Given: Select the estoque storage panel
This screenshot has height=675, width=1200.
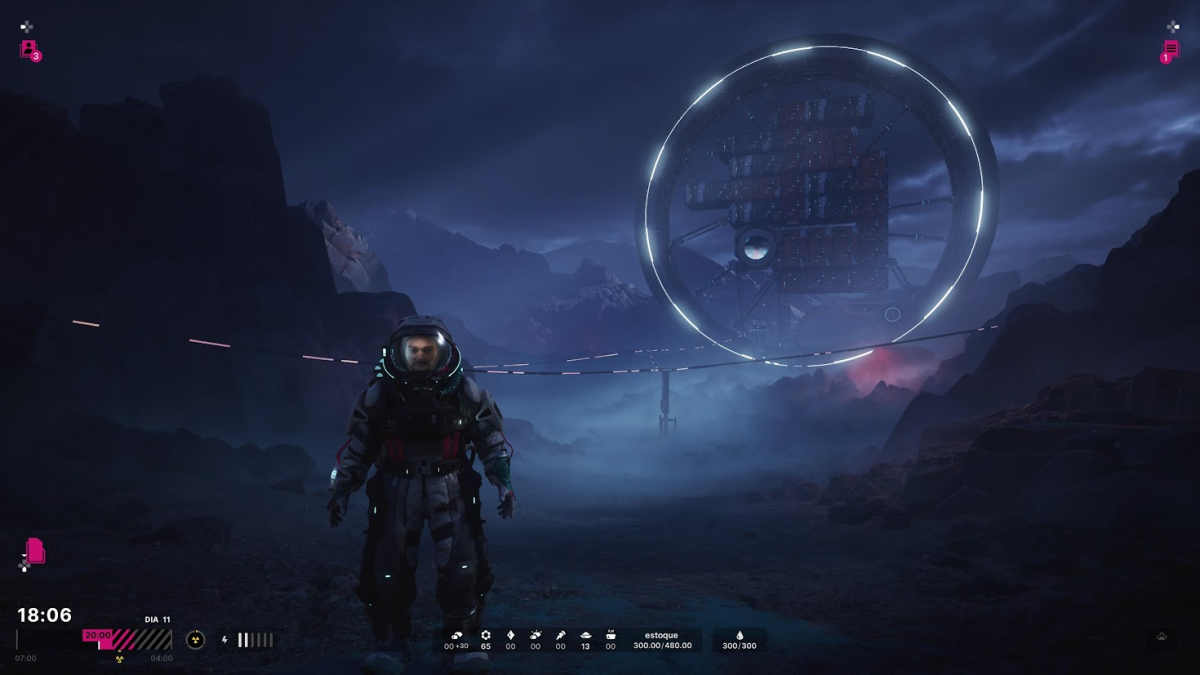Looking at the screenshot, I should 662,640.
